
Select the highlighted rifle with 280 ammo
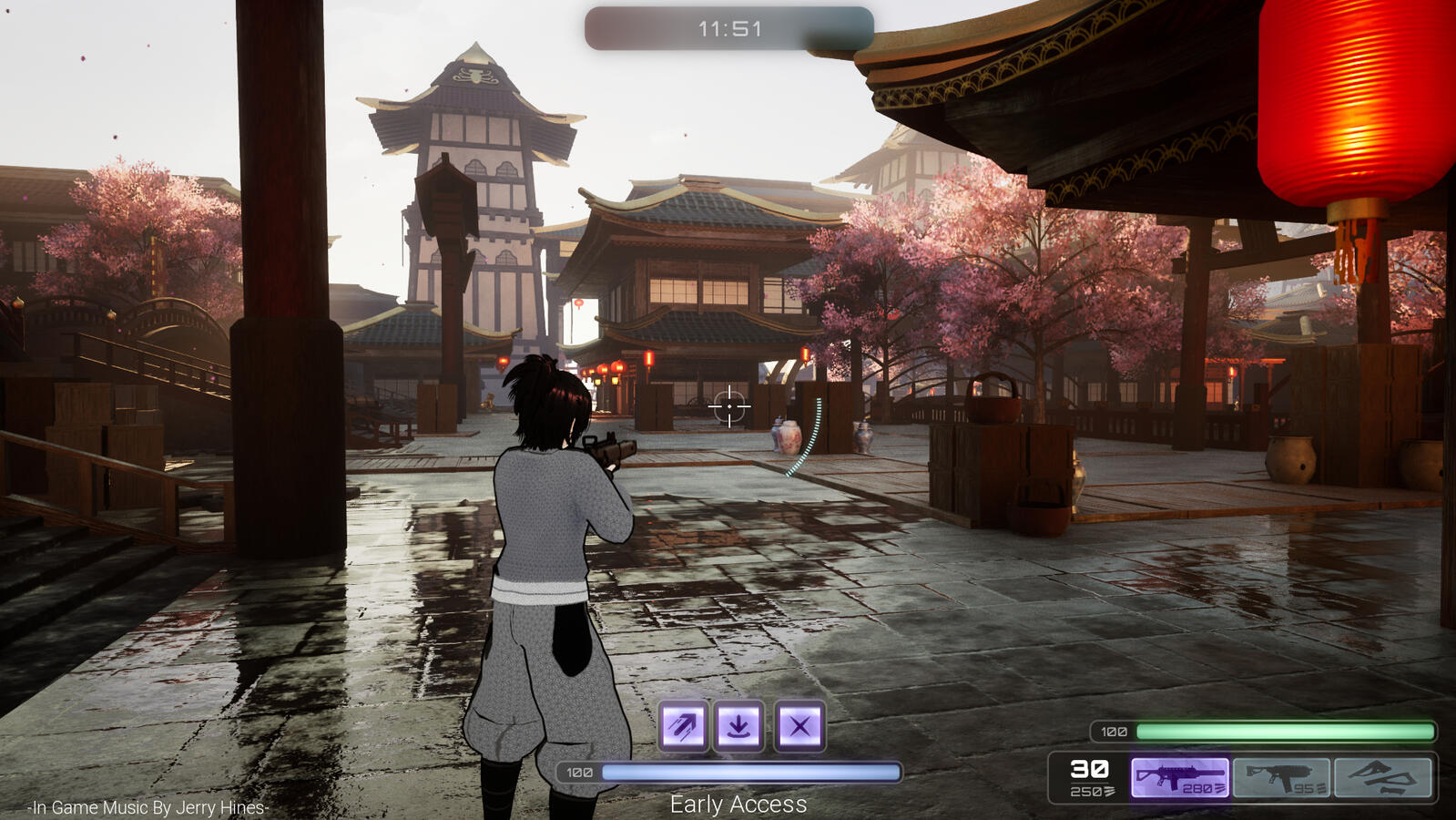point(1179,778)
